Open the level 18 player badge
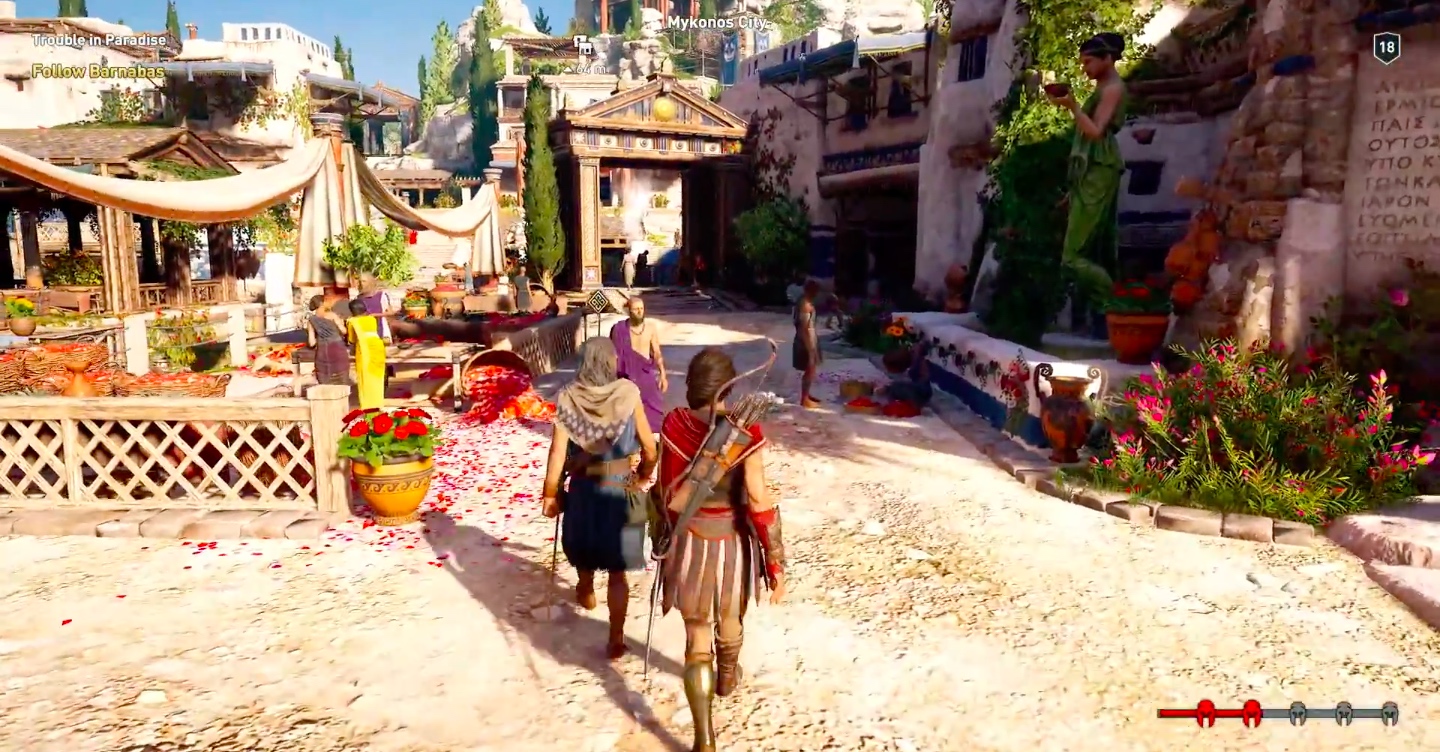Viewport: 1440px width, 752px height. [x=1386, y=47]
